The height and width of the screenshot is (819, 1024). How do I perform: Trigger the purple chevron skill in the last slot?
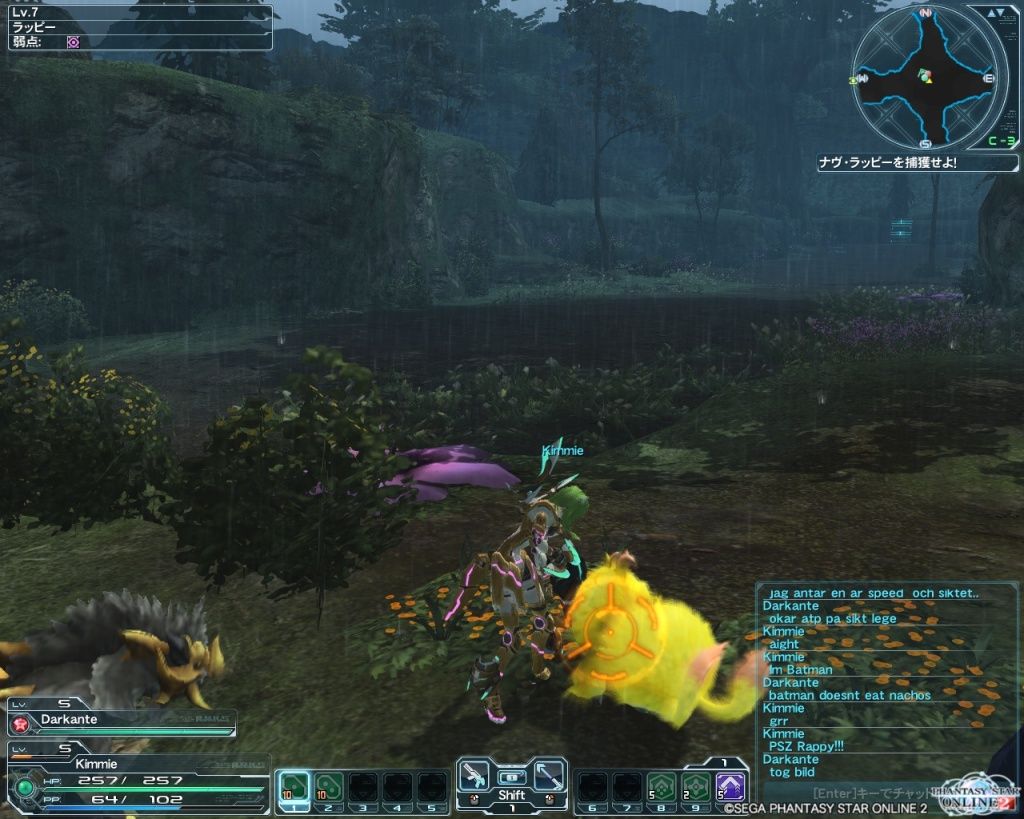tap(731, 787)
